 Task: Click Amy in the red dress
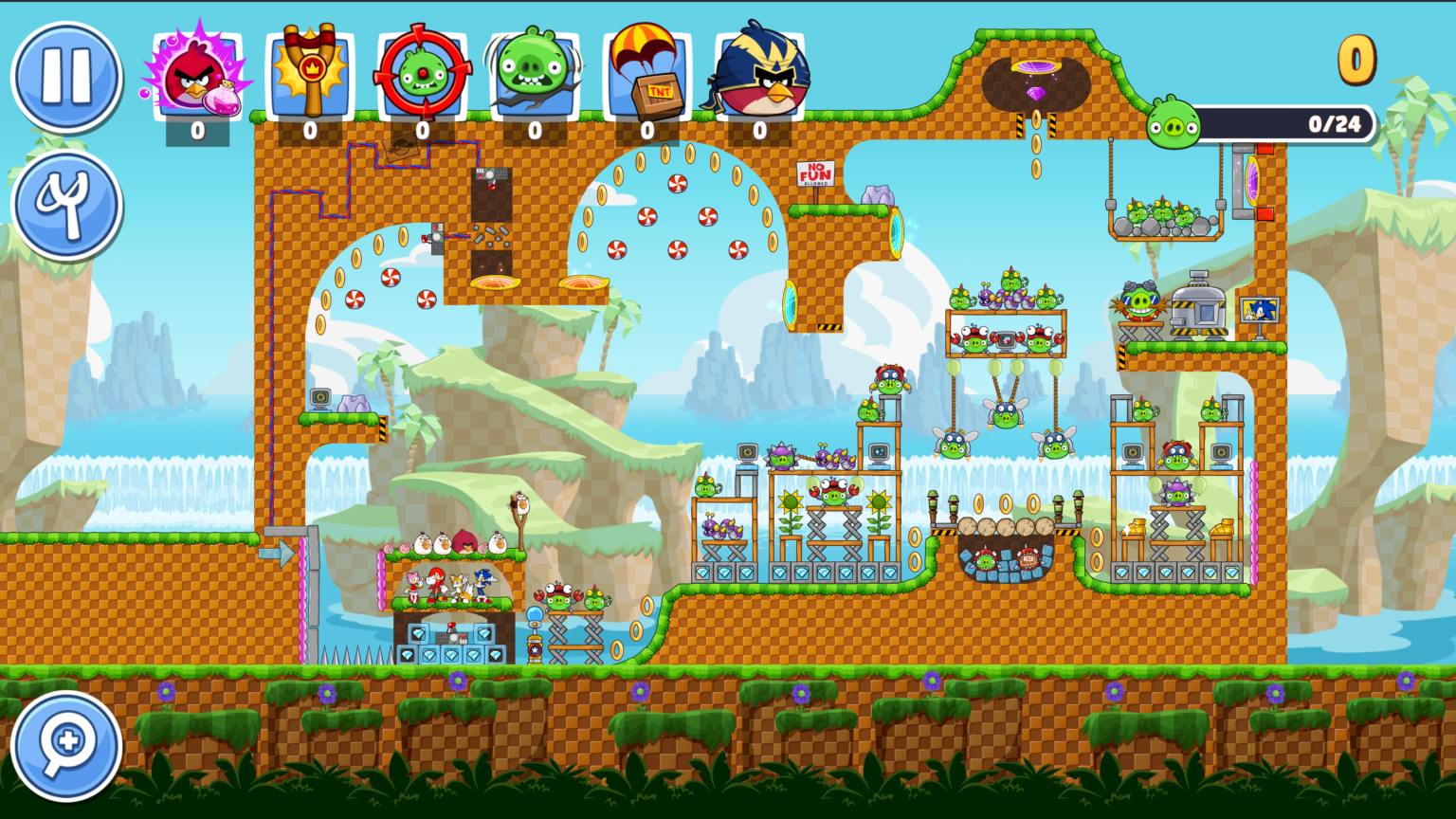(x=413, y=585)
